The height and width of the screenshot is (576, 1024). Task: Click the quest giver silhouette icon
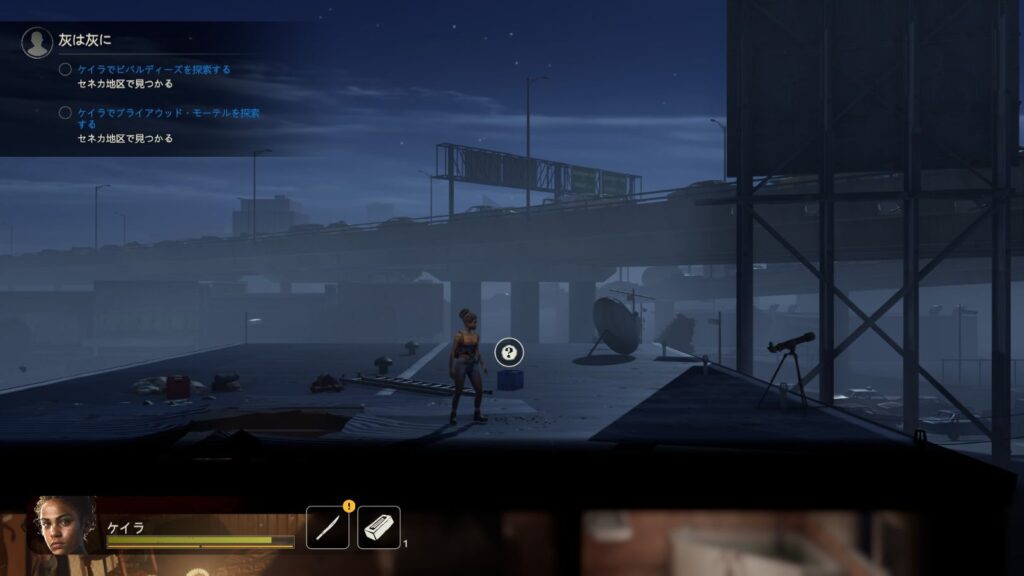click(37, 42)
